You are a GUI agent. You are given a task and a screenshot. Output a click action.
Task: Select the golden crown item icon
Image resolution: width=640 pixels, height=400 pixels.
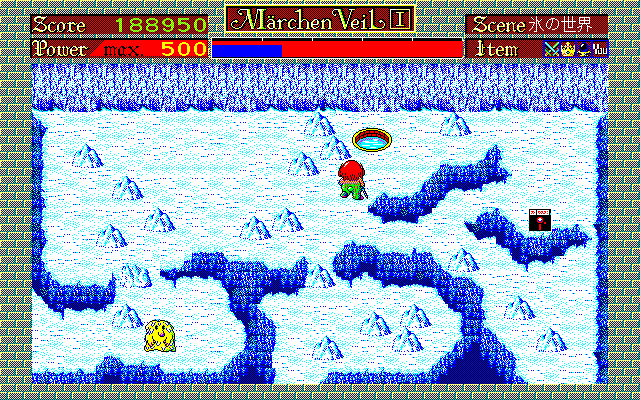pos(566,47)
